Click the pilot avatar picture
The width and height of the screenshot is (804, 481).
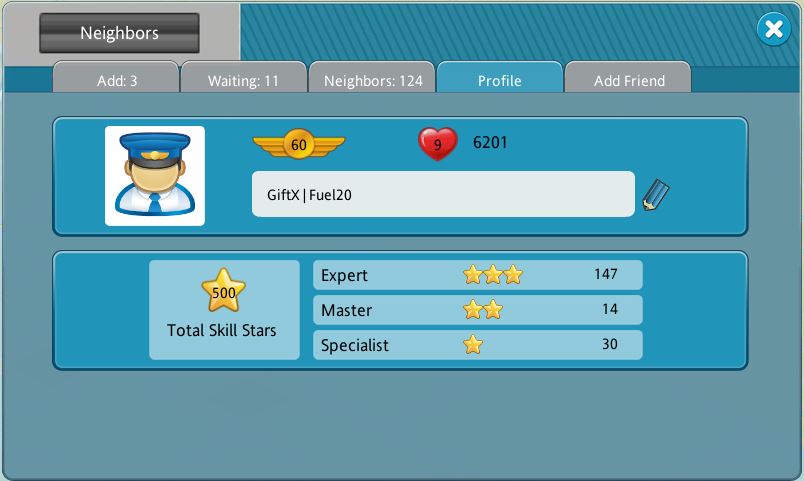(x=155, y=176)
